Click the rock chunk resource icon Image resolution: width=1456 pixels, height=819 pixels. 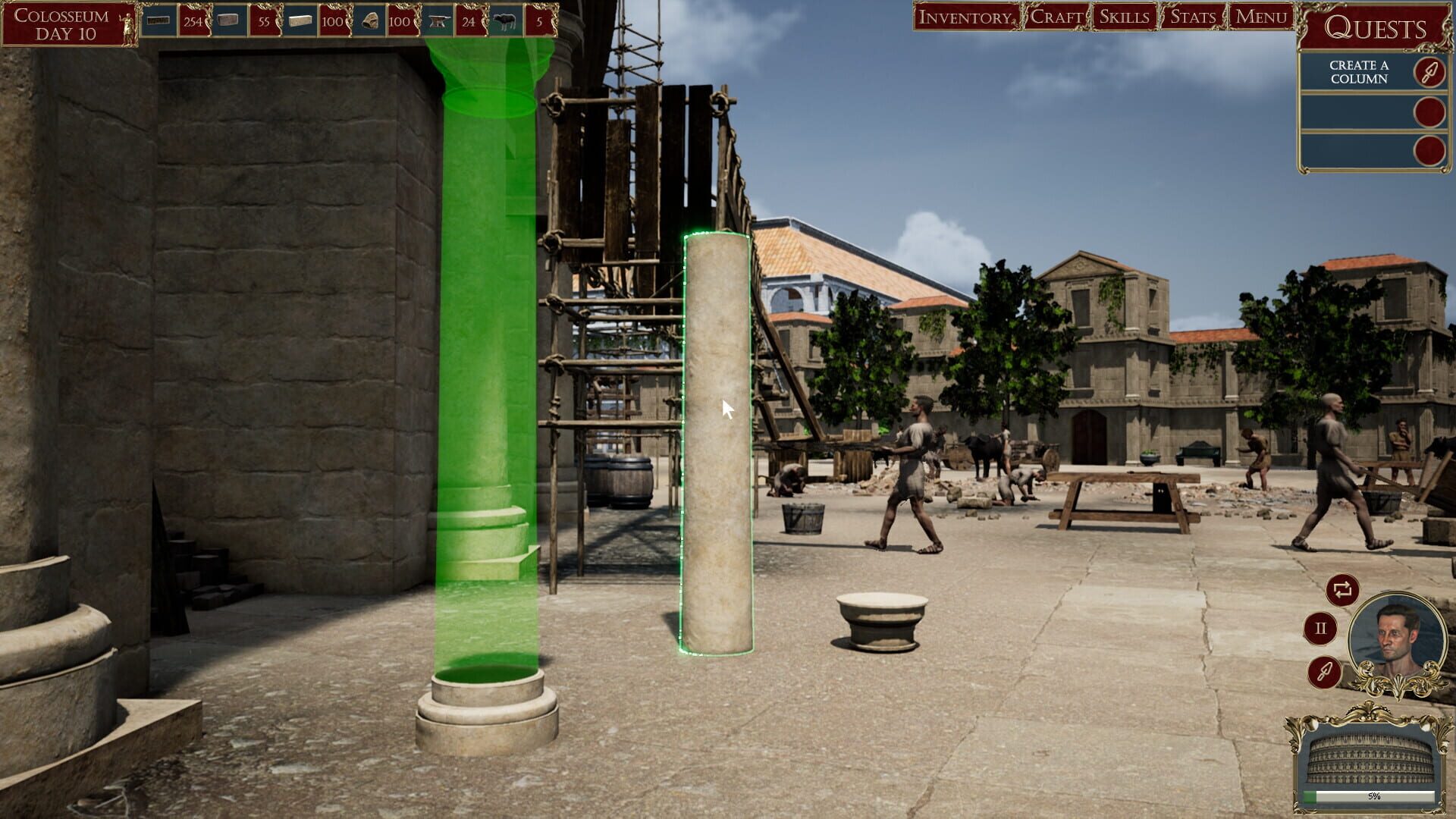[371, 20]
